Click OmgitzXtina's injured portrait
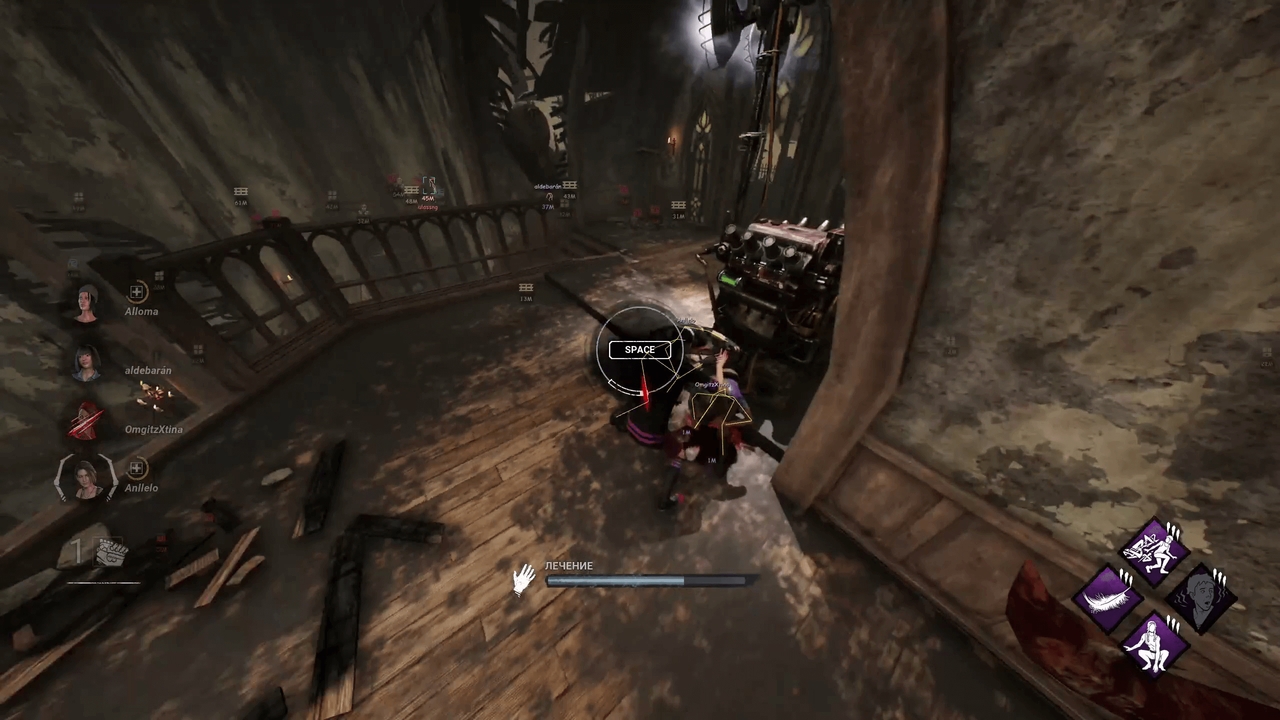This screenshot has height=720, width=1280. tap(84, 420)
